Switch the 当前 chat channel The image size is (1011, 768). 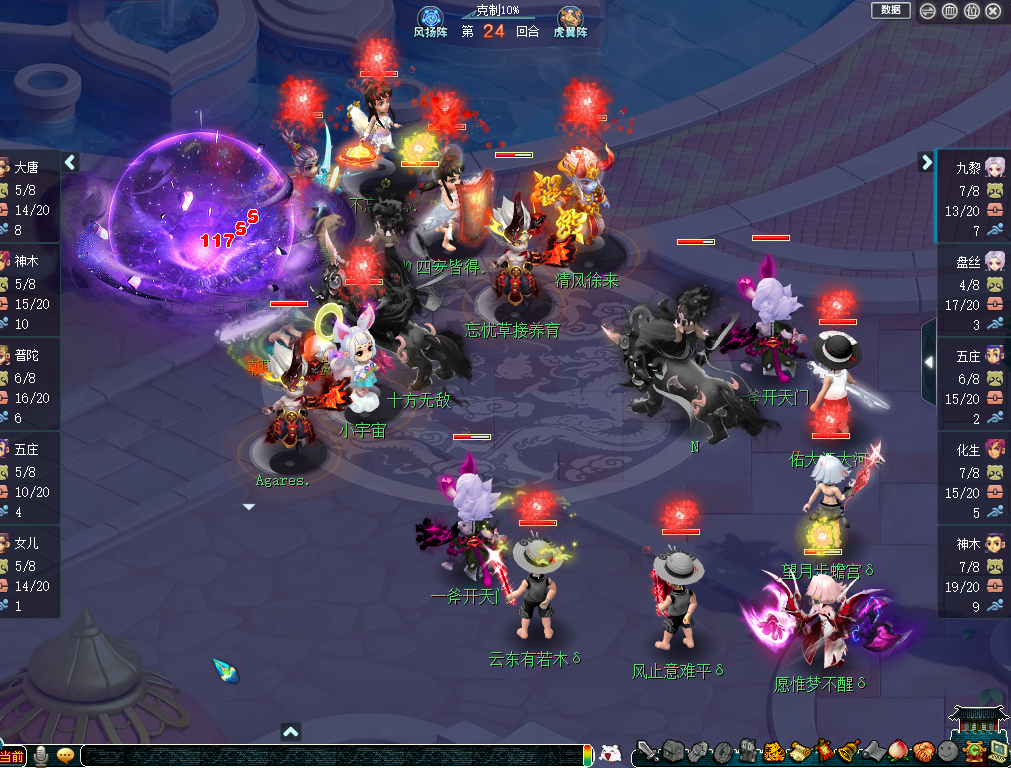click(x=13, y=756)
